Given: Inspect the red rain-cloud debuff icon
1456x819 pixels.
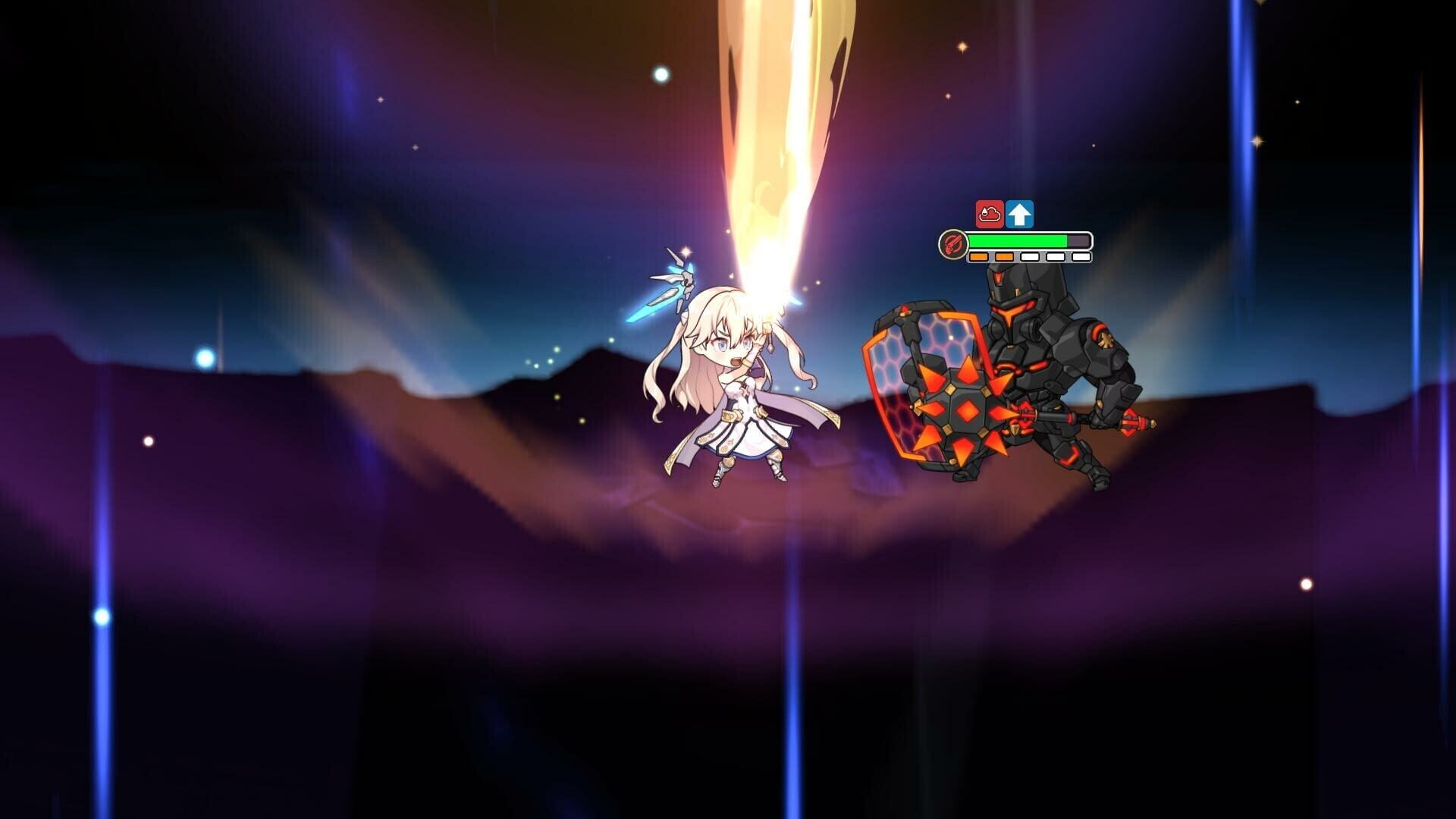Looking at the screenshot, I should click(990, 214).
